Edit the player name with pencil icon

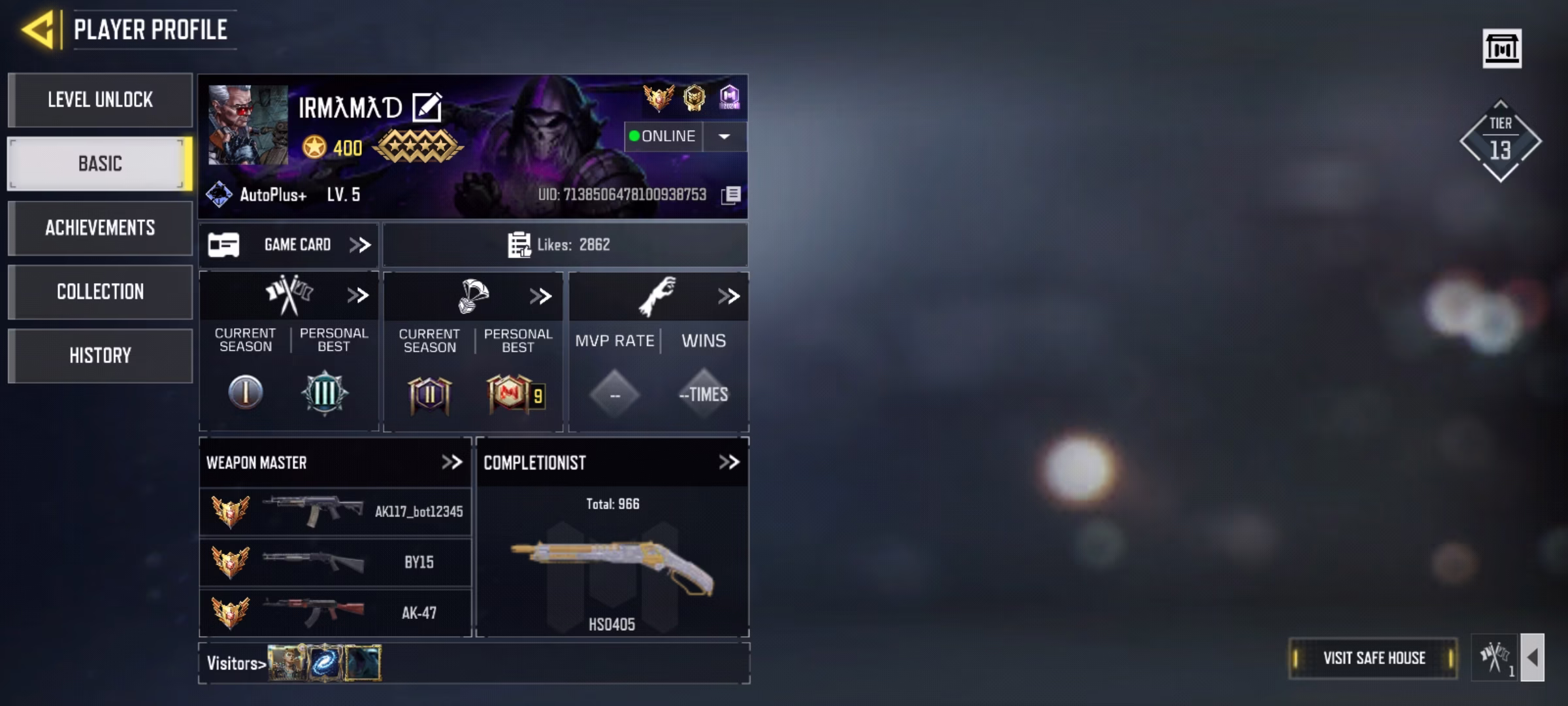tap(427, 107)
